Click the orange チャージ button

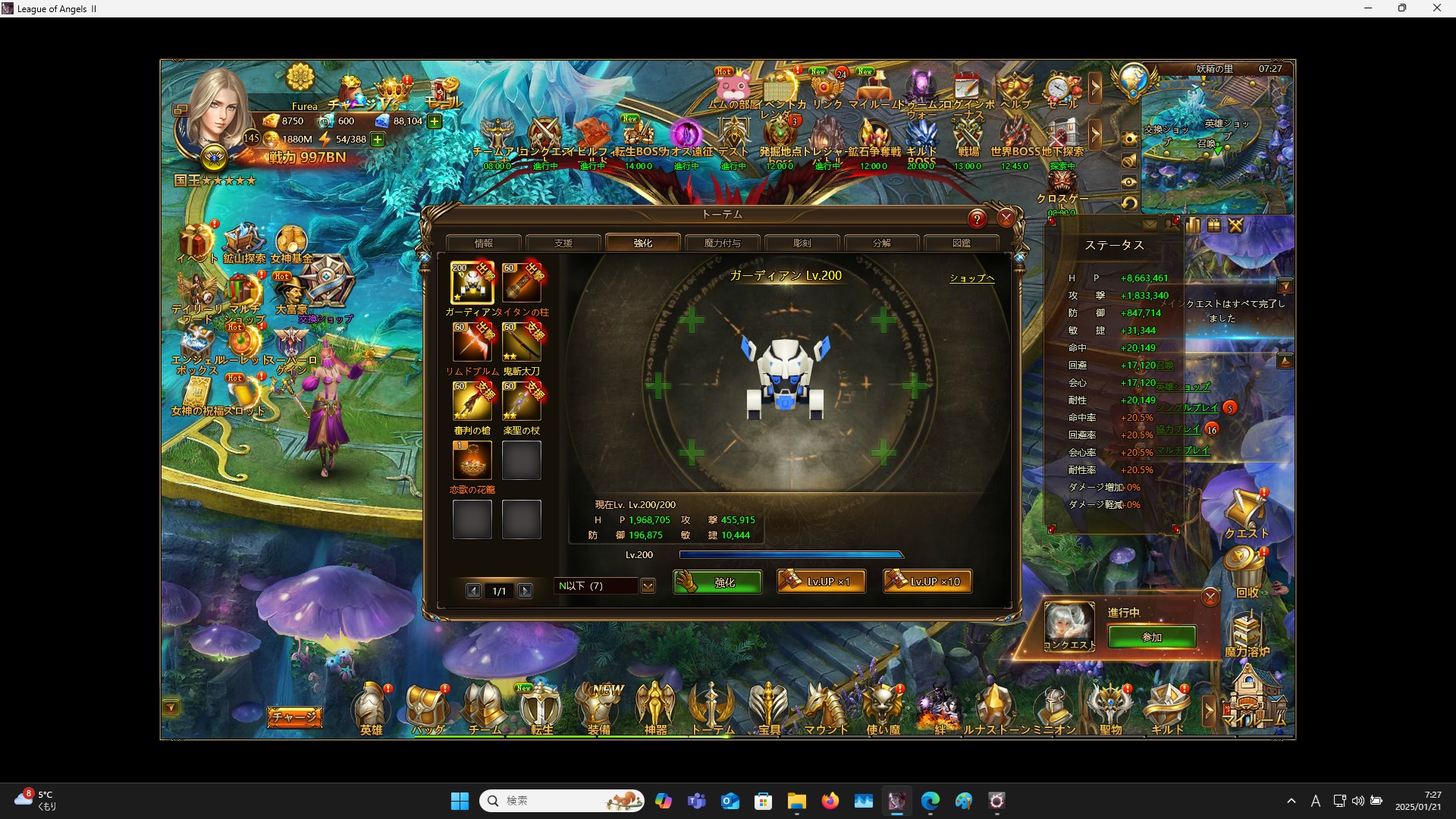point(294,717)
